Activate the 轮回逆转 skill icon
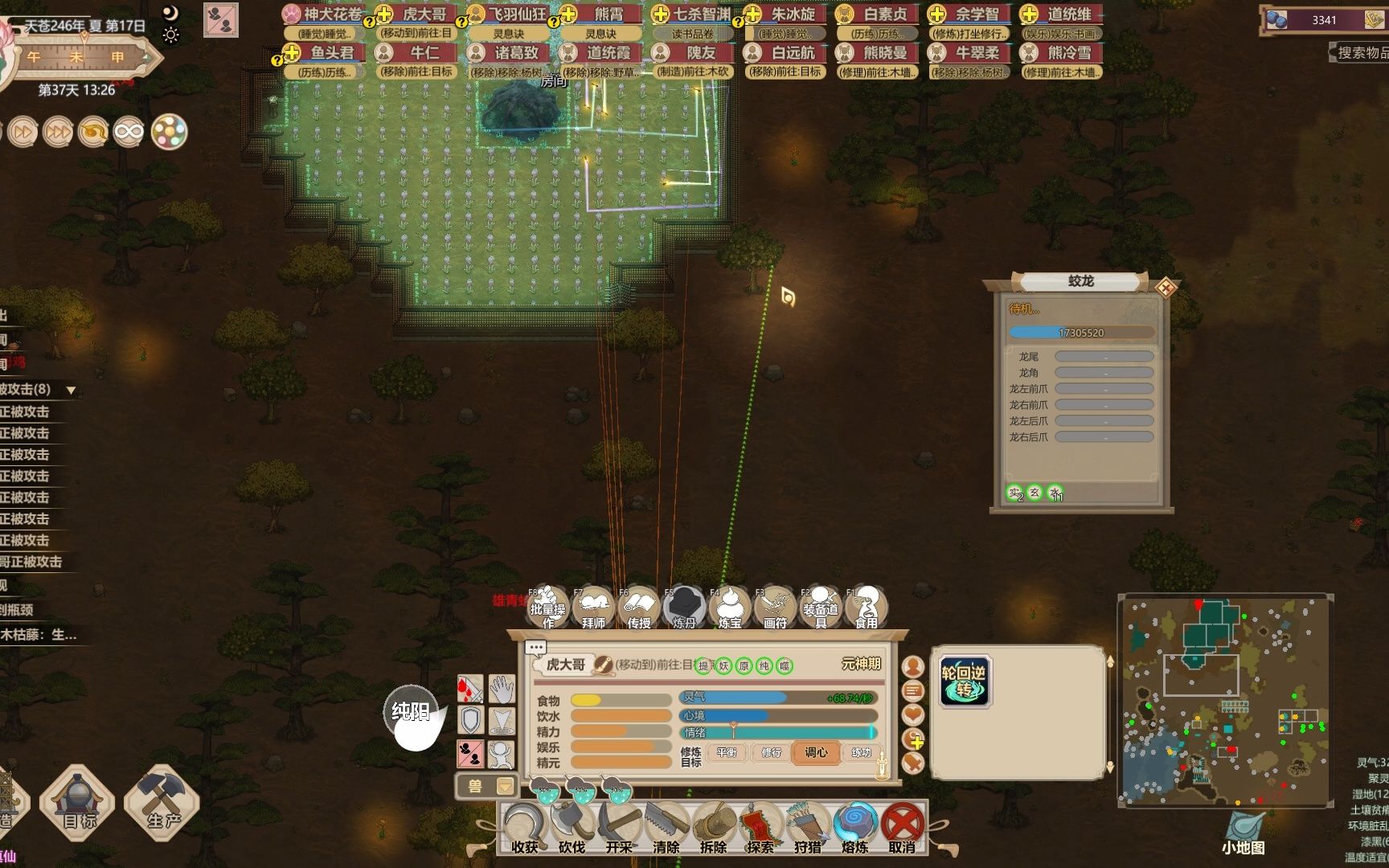The image size is (1389, 868). click(964, 682)
